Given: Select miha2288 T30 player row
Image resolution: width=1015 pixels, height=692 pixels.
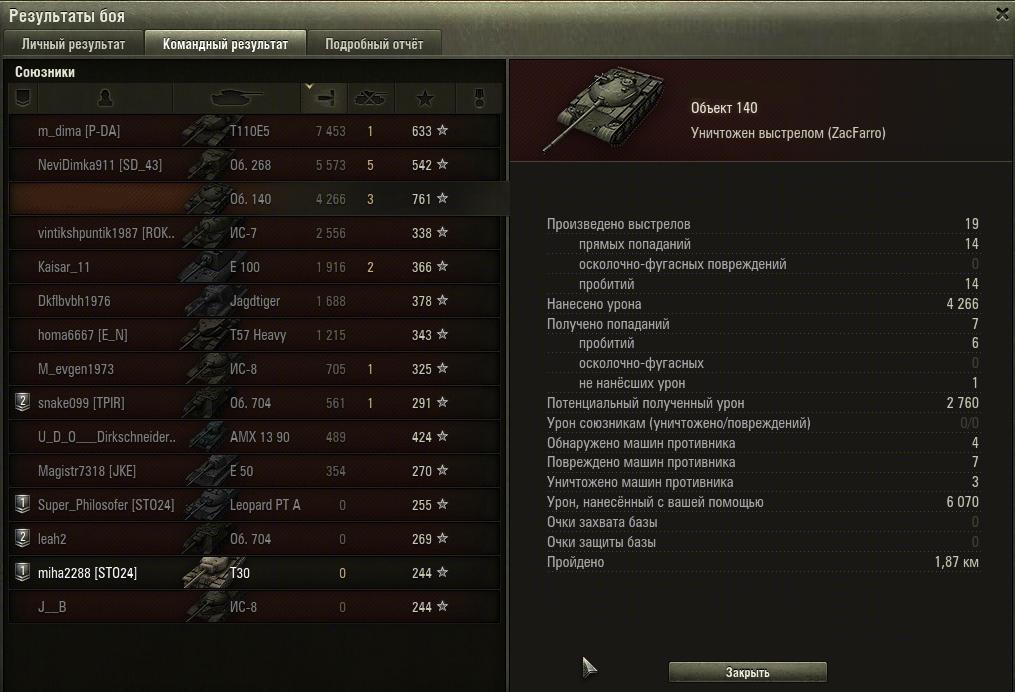Looking at the screenshot, I should [254, 573].
